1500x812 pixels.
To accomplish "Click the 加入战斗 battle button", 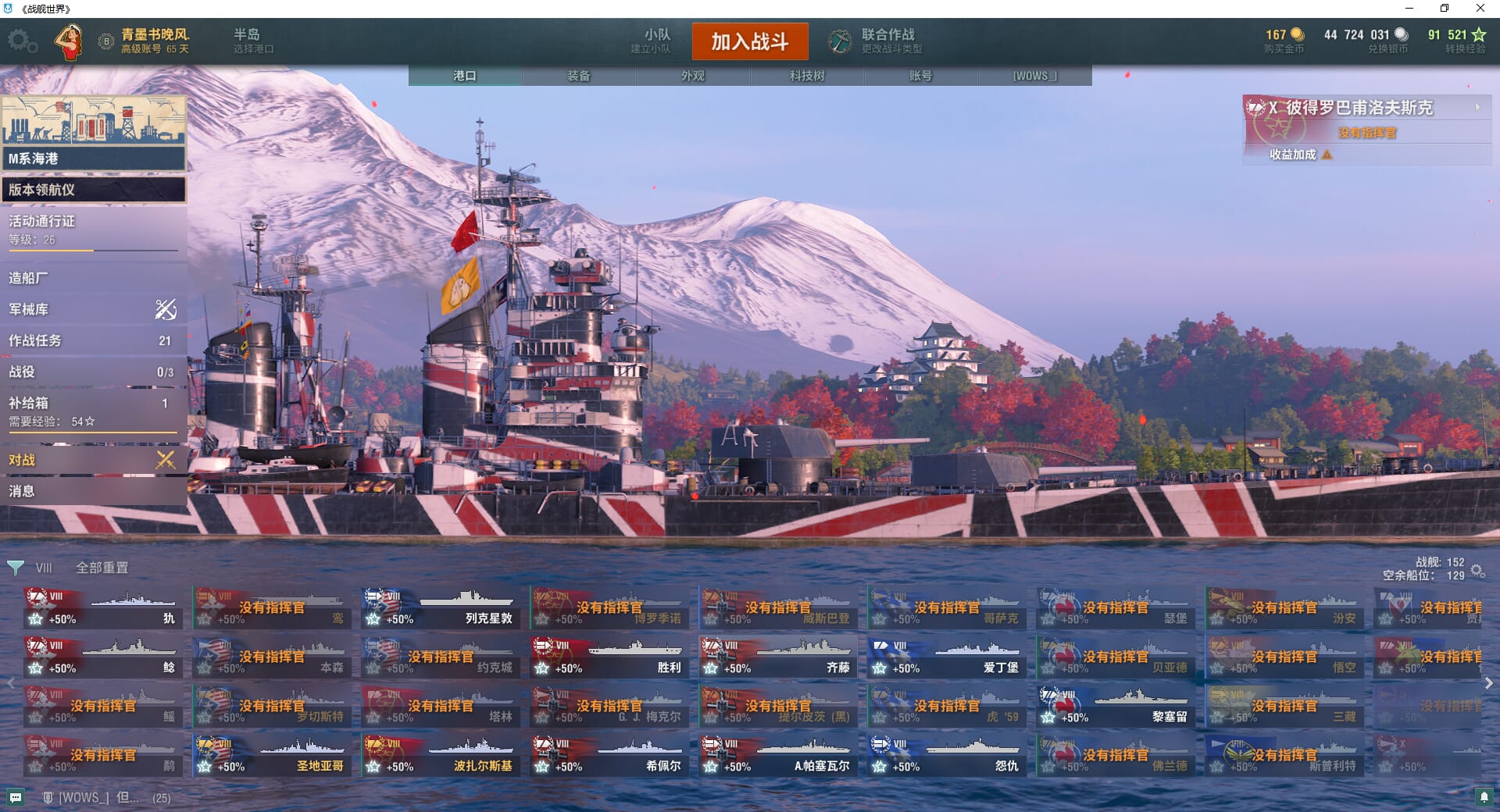I will [x=749, y=41].
